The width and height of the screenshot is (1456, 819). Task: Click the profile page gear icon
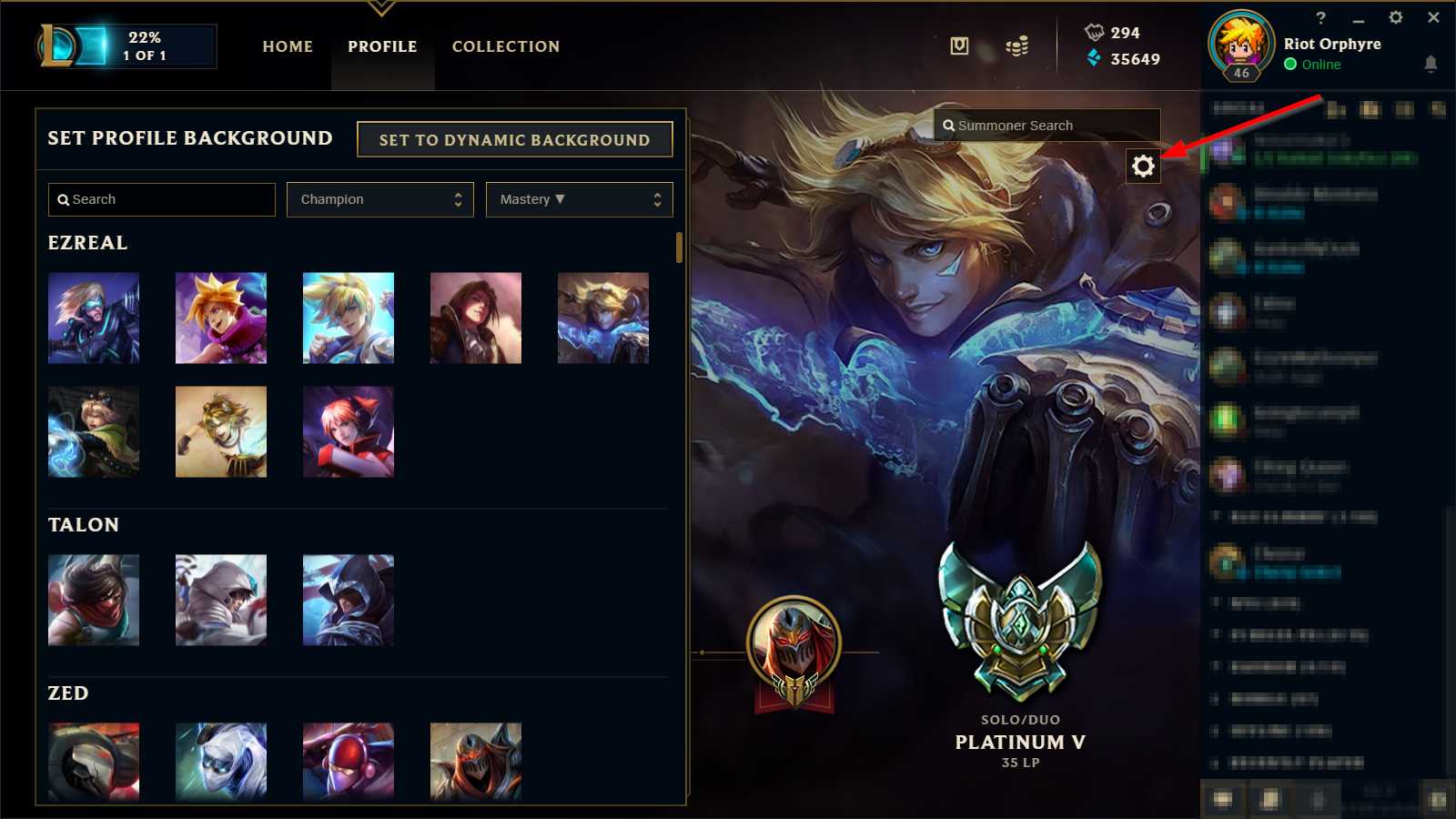[1143, 167]
